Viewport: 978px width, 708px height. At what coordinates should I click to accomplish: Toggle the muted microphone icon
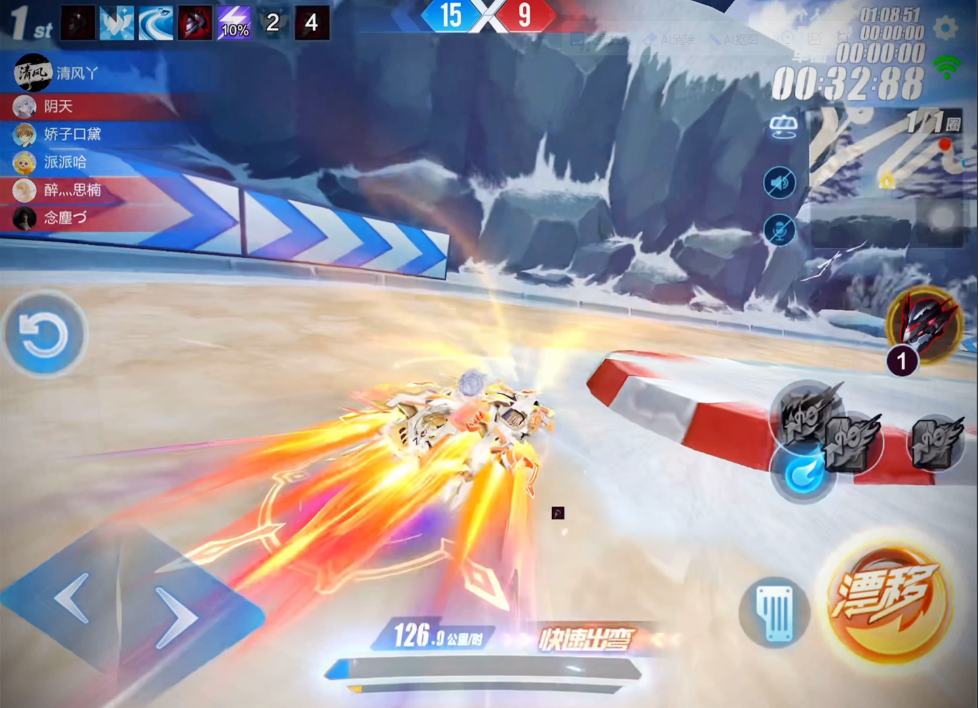pyautogui.click(x=780, y=230)
